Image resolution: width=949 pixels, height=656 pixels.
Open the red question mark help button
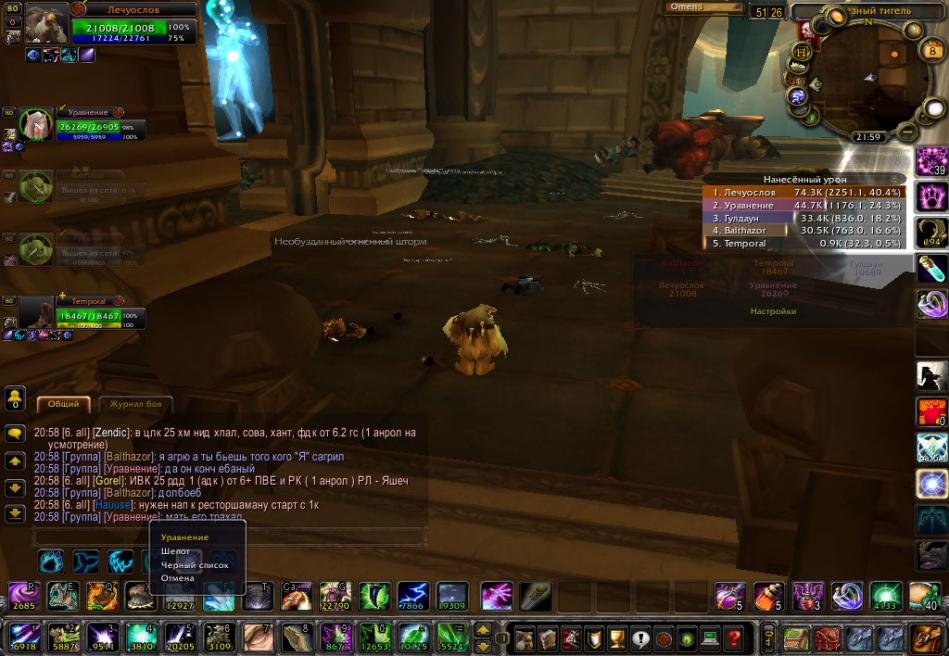(734, 638)
